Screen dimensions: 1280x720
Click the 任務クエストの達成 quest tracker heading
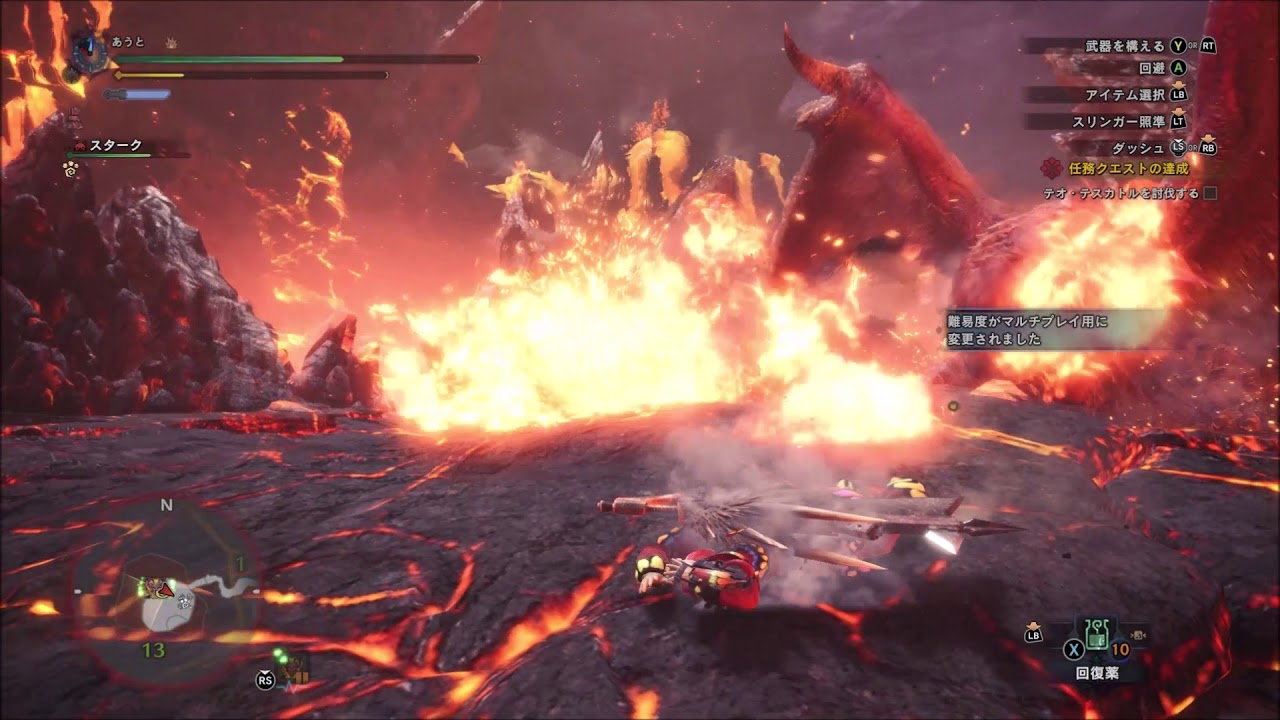(x=1128, y=169)
